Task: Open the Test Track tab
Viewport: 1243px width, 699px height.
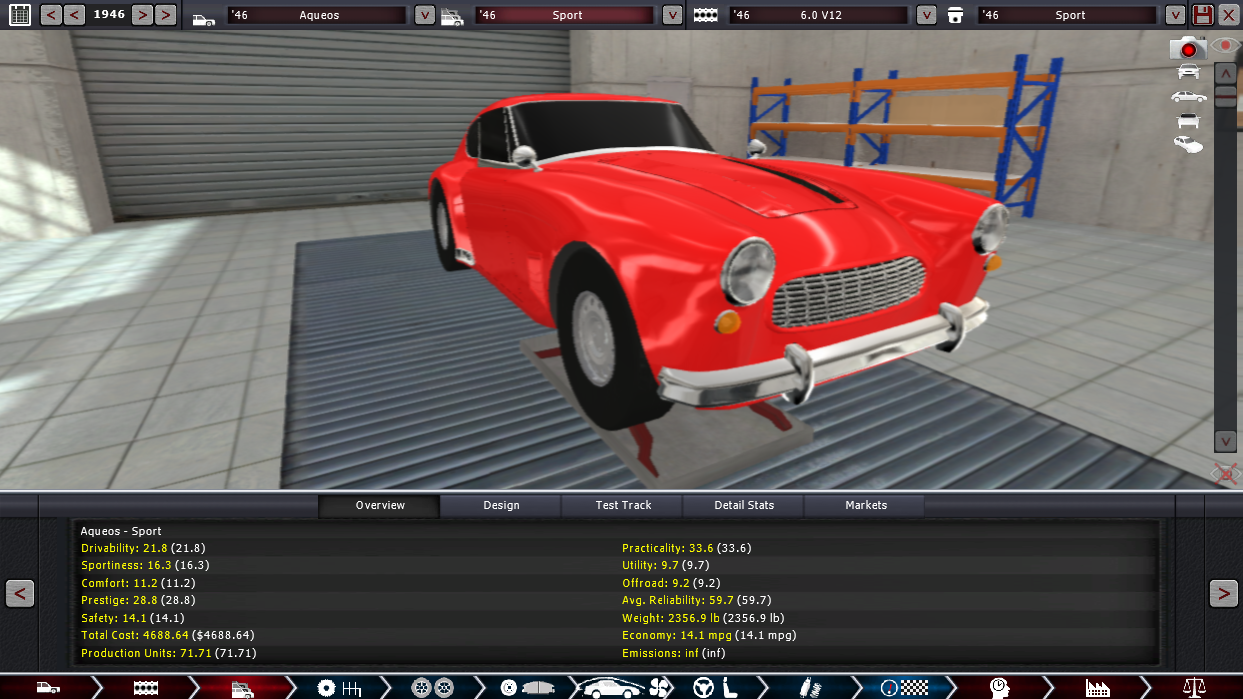Action: (623, 505)
